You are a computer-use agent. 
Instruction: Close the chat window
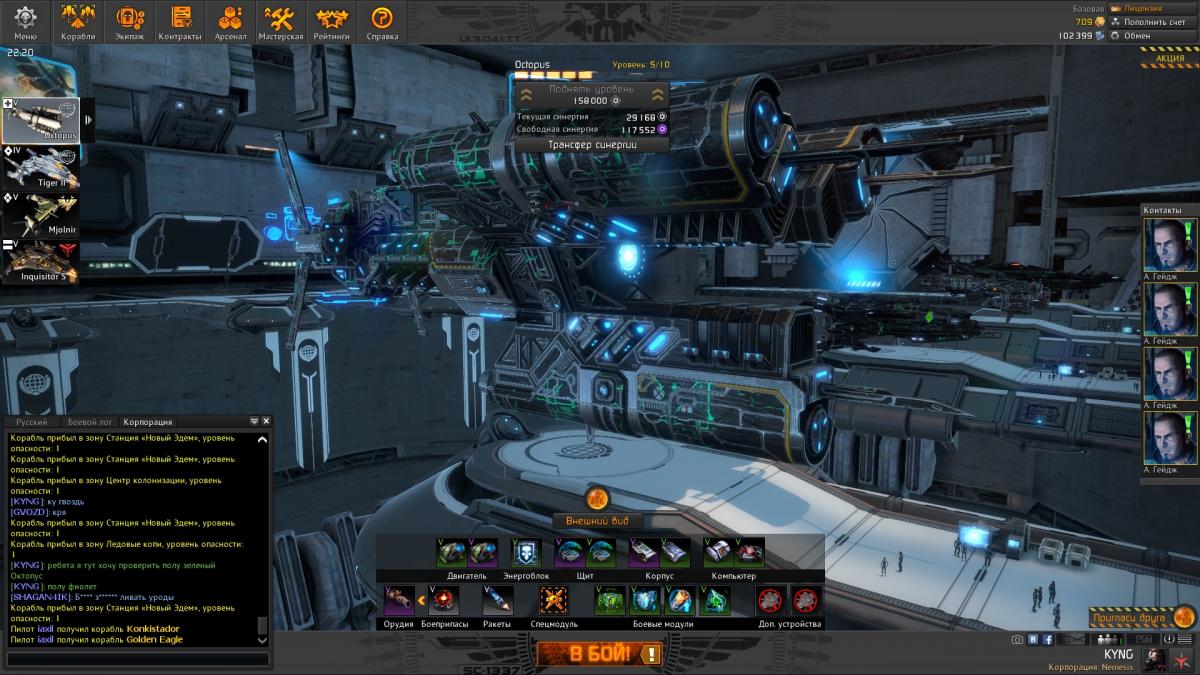(266, 422)
